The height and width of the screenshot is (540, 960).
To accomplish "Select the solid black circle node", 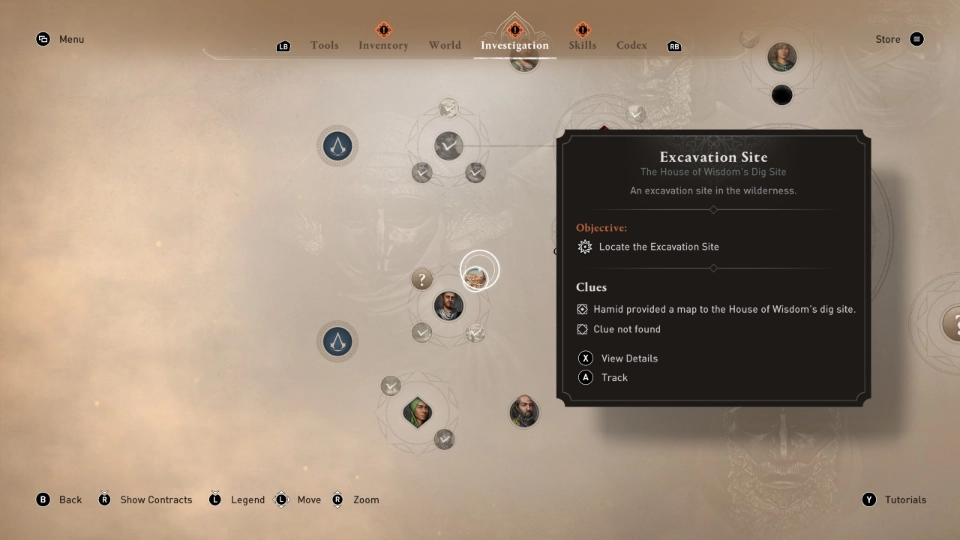I will (x=782, y=95).
